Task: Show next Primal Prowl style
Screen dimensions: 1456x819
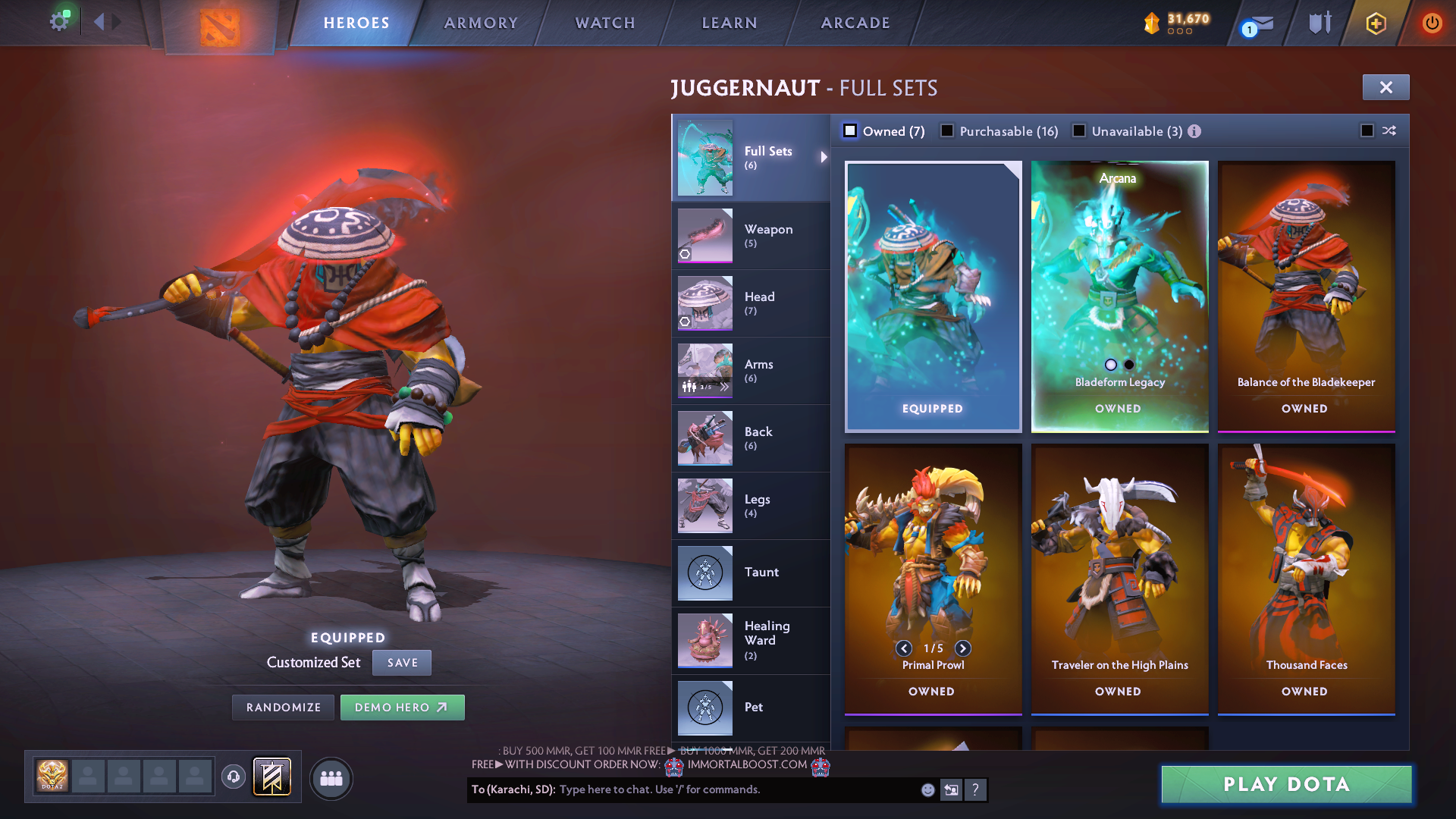Action: (x=962, y=648)
